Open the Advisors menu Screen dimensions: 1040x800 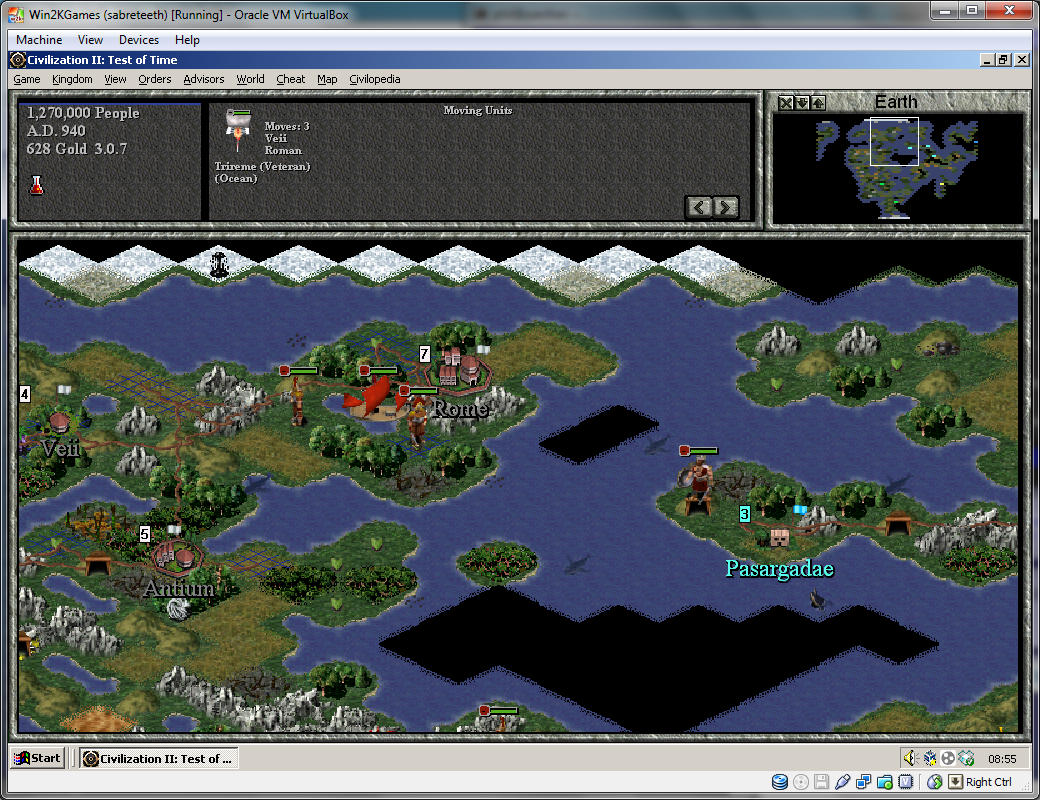(x=204, y=79)
